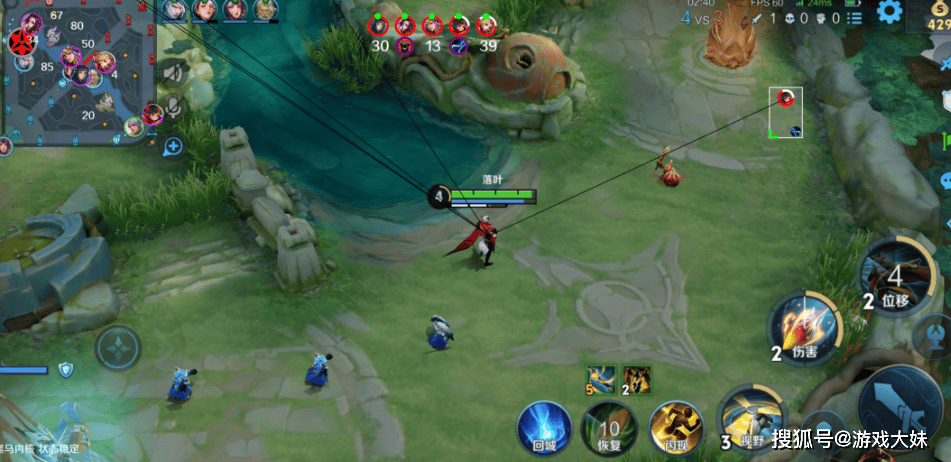Screen dimensions: 951x462
Task: Open the blue chat bubble at right edge
Action: pyautogui.click(x=944, y=182)
